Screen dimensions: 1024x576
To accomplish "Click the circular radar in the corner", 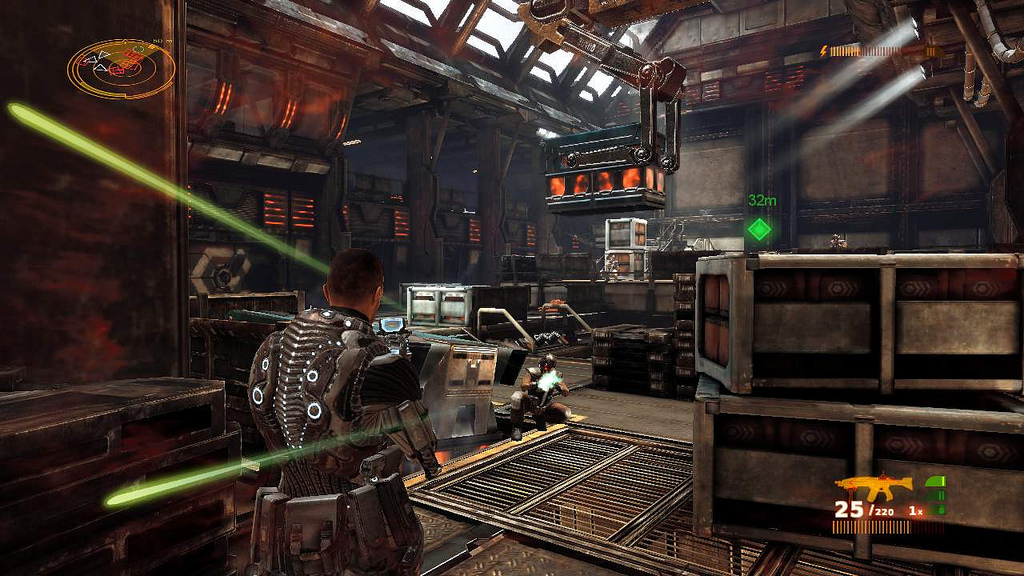I will click(121, 68).
